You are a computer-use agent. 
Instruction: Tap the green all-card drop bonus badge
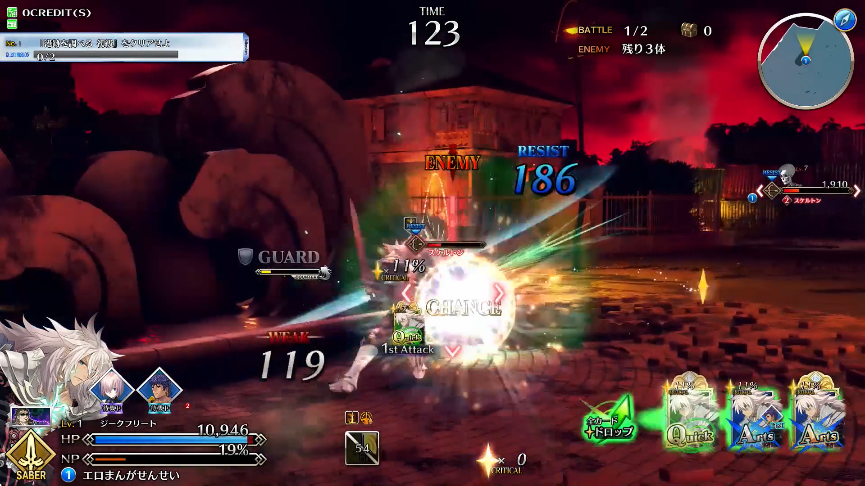(610, 418)
